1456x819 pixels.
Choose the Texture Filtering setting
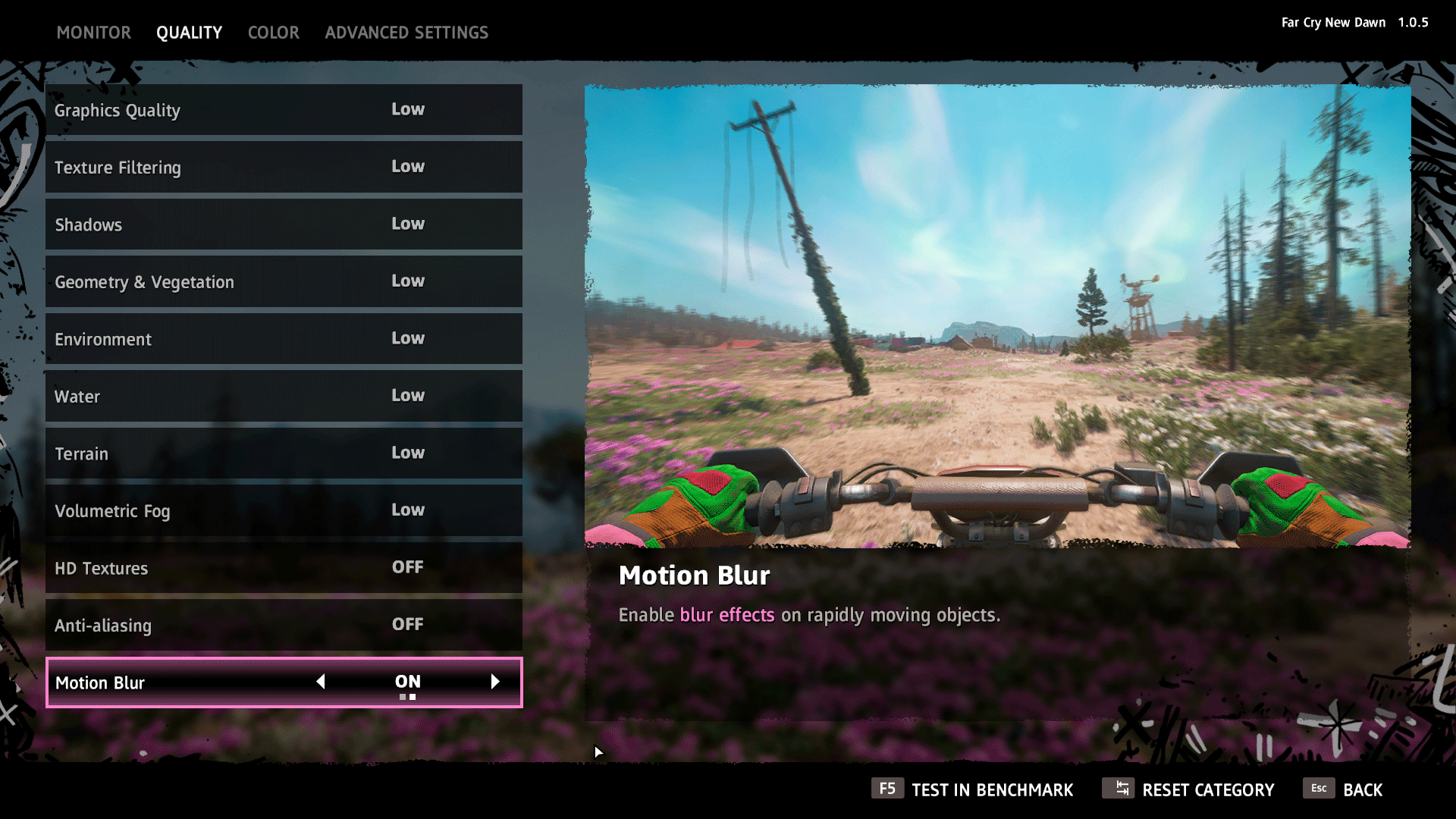pyautogui.click(x=284, y=167)
